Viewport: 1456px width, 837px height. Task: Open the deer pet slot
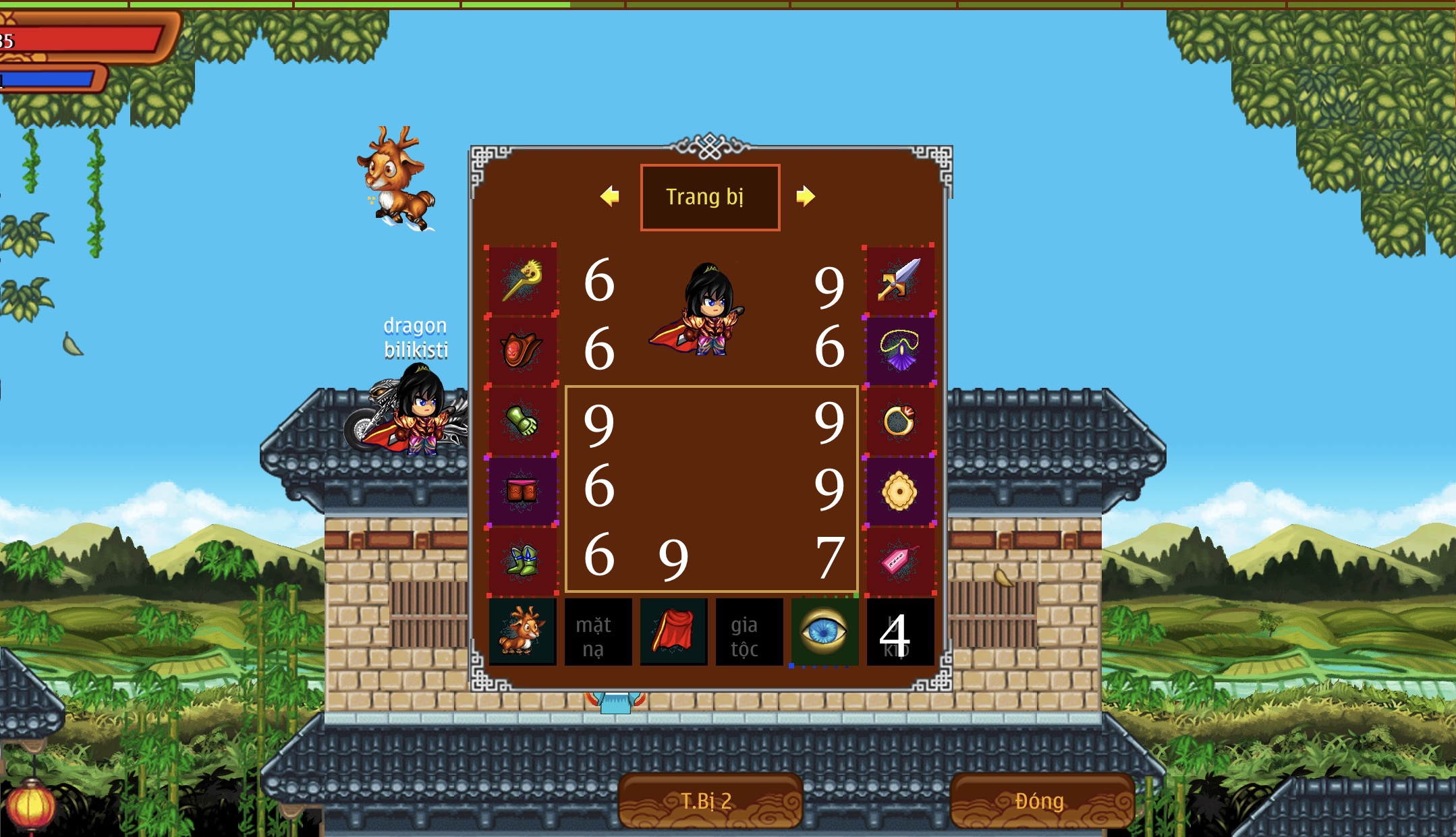point(522,632)
